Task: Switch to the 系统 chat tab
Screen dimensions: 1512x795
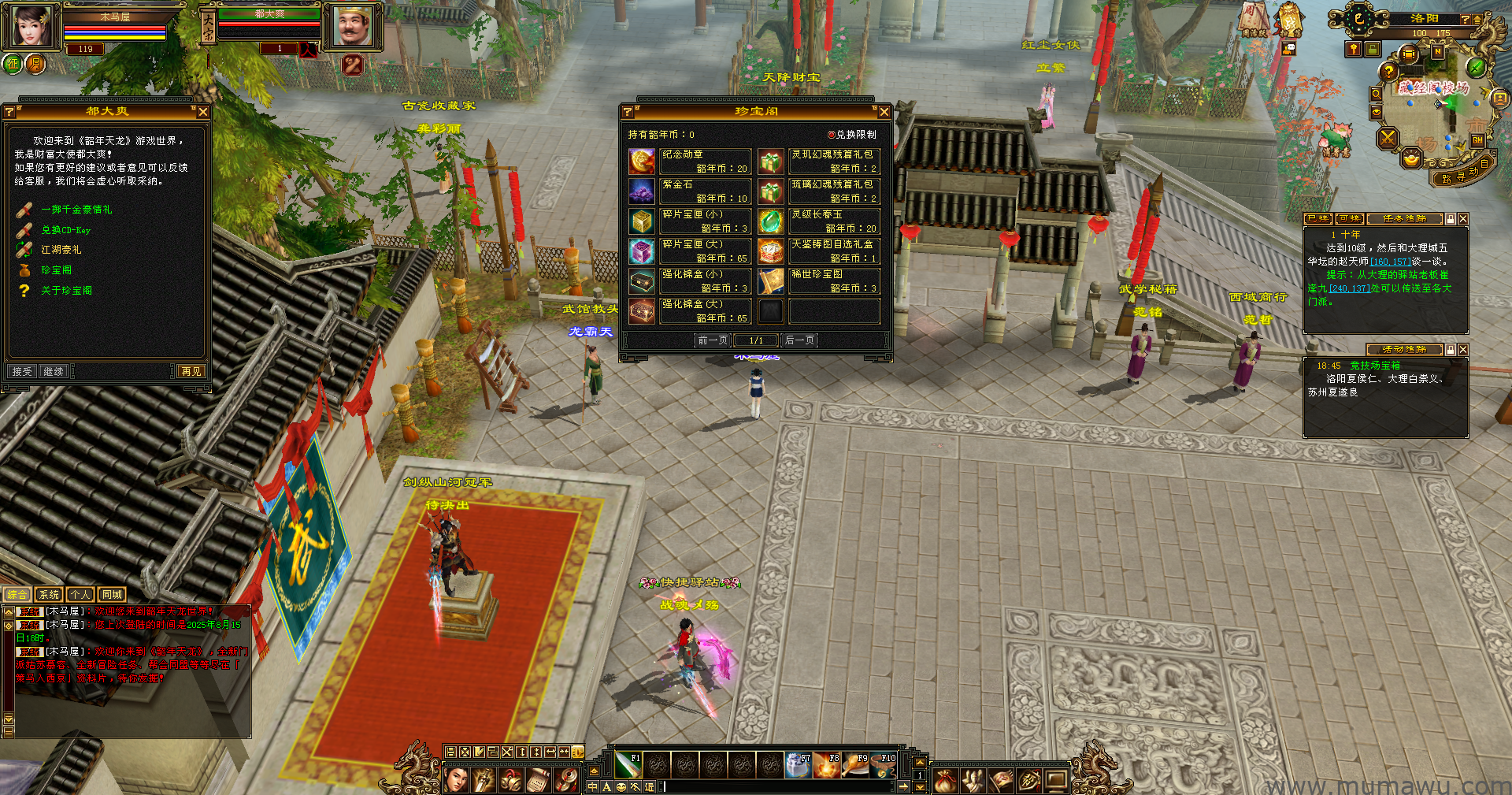Action: click(49, 595)
